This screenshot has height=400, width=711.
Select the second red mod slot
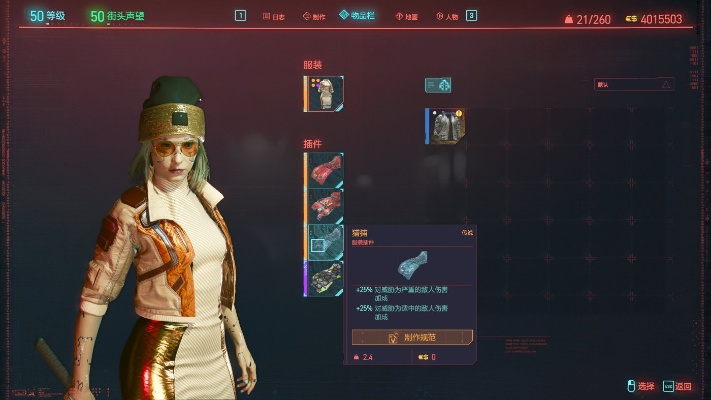(x=325, y=206)
